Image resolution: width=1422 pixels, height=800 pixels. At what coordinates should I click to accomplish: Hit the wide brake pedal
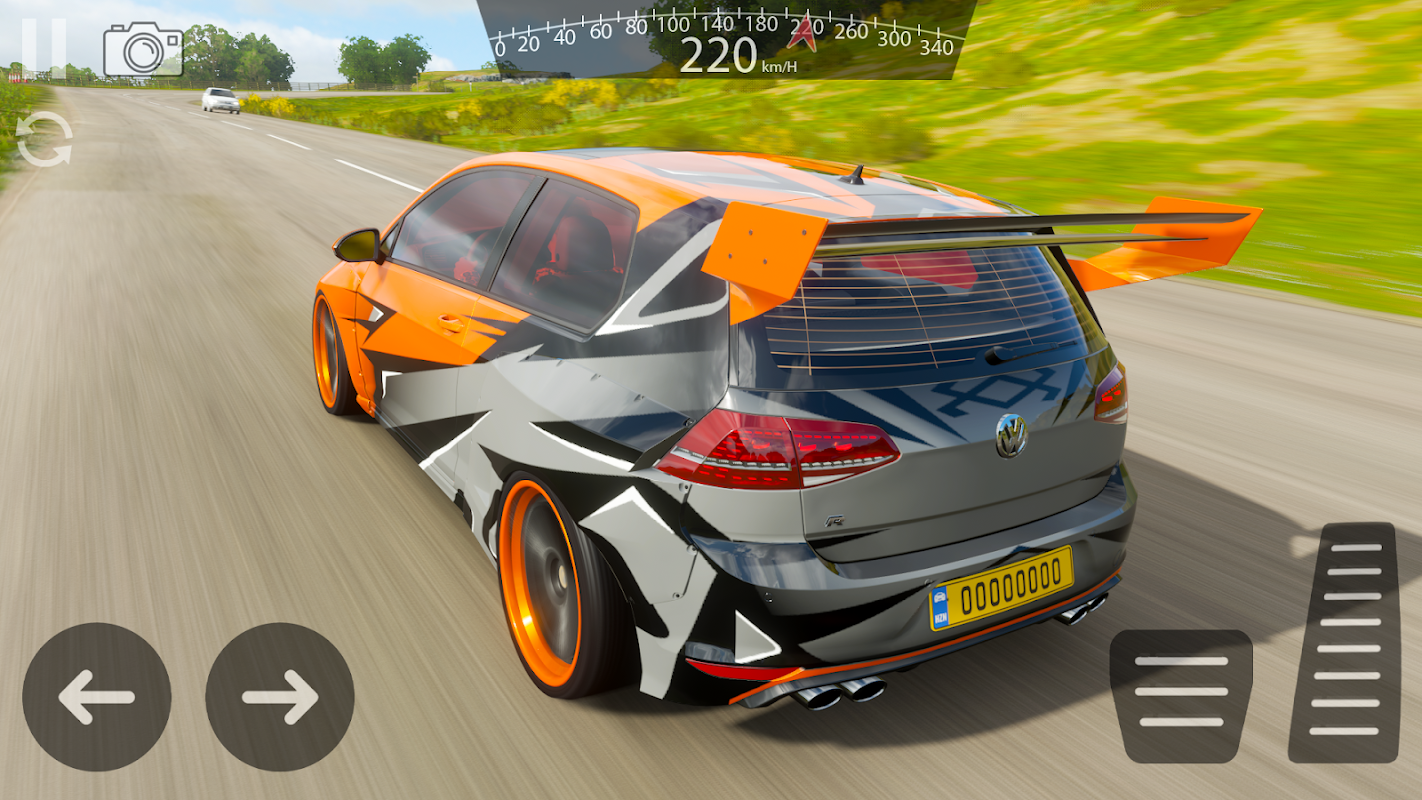1181,695
